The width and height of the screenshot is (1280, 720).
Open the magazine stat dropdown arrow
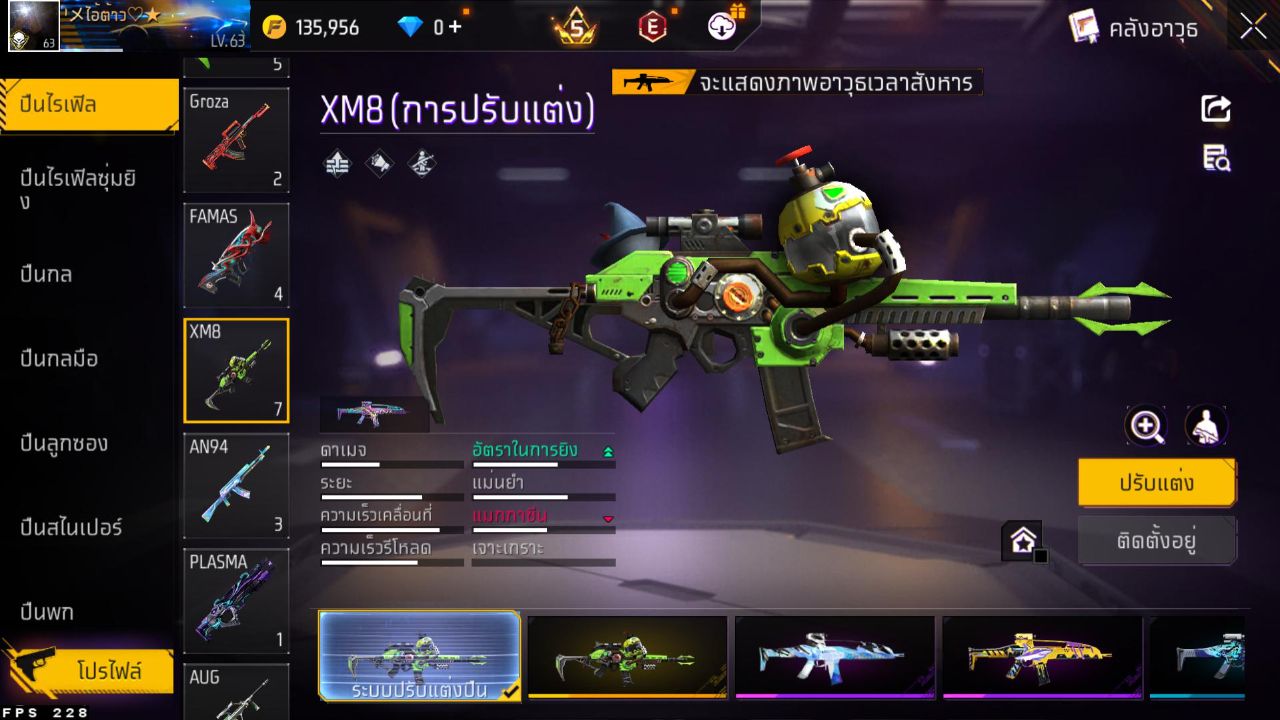click(610, 519)
